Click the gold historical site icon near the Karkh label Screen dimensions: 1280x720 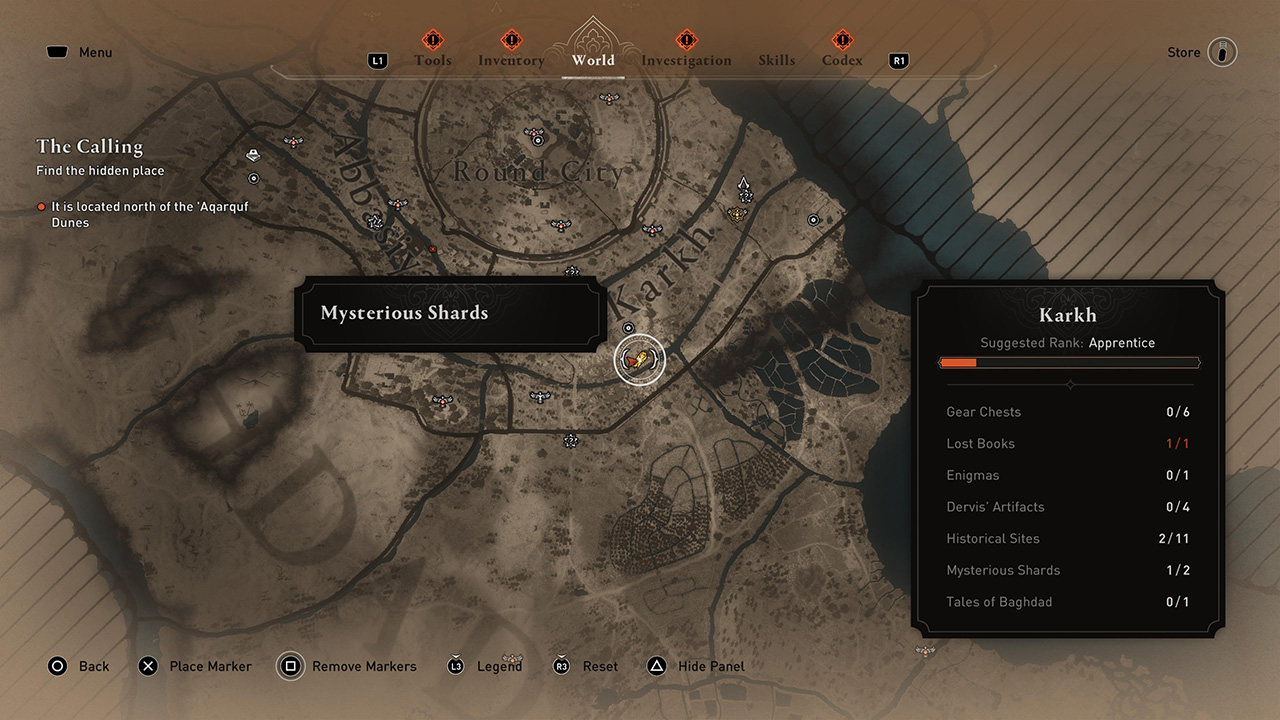tap(737, 213)
